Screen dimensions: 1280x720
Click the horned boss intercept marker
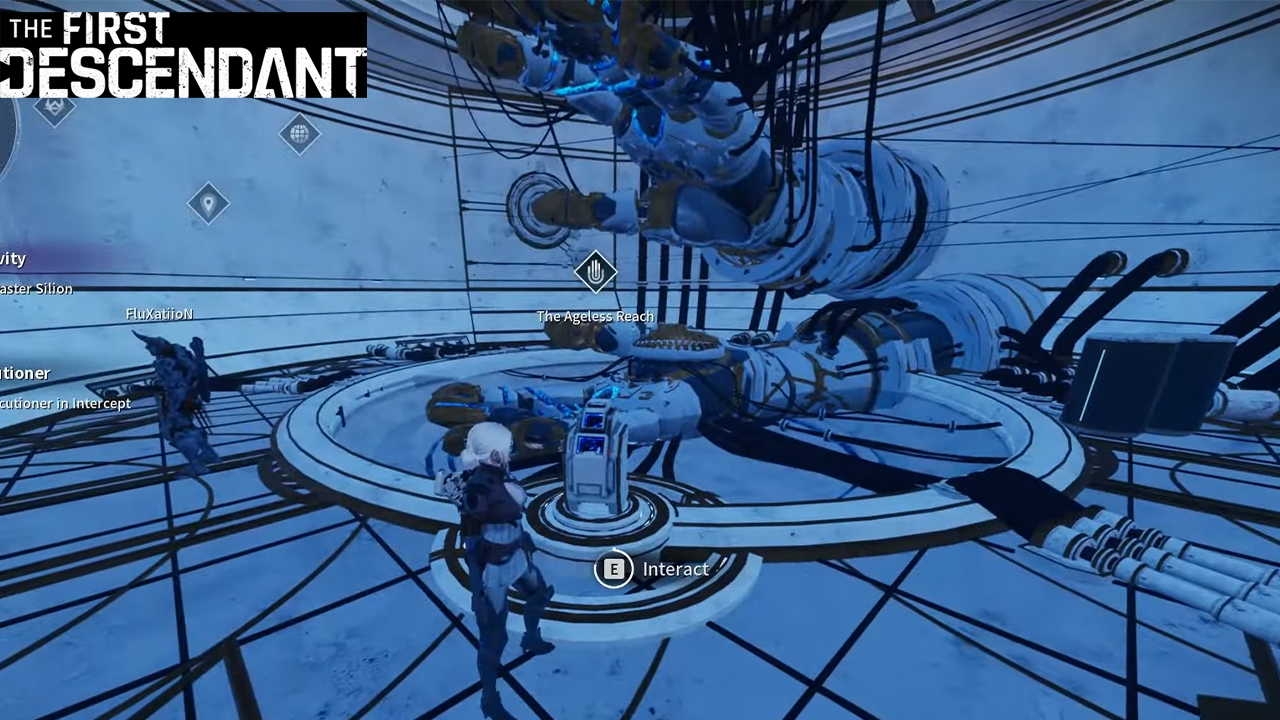tap(54, 106)
